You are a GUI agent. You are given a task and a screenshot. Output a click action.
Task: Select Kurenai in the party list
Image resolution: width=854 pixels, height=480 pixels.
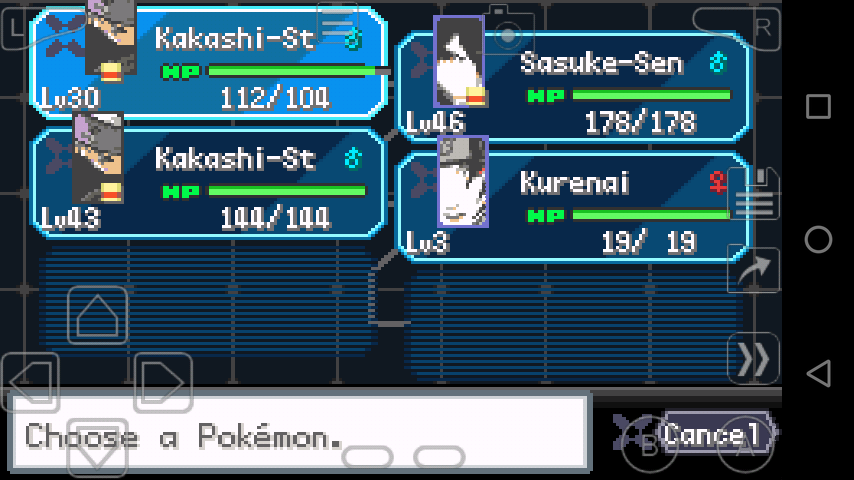[x=573, y=205]
